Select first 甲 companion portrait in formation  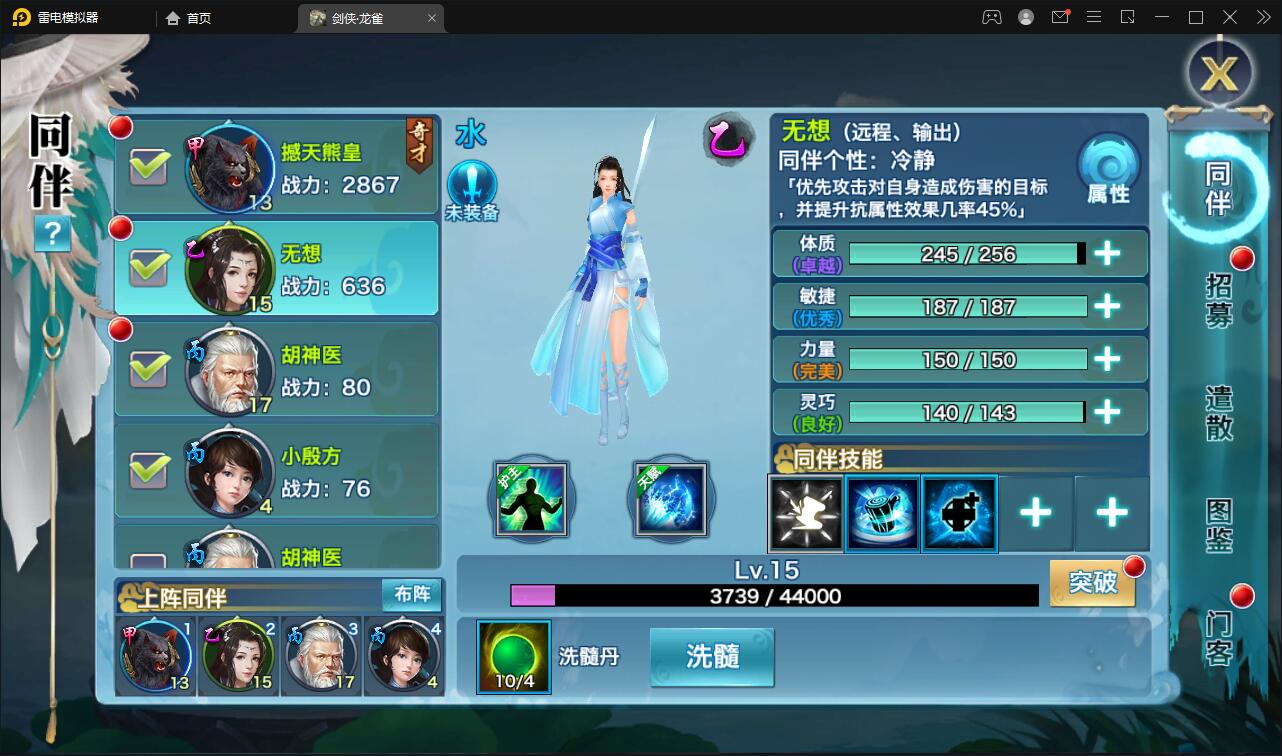pyautogui.click(x=154, y=654)
